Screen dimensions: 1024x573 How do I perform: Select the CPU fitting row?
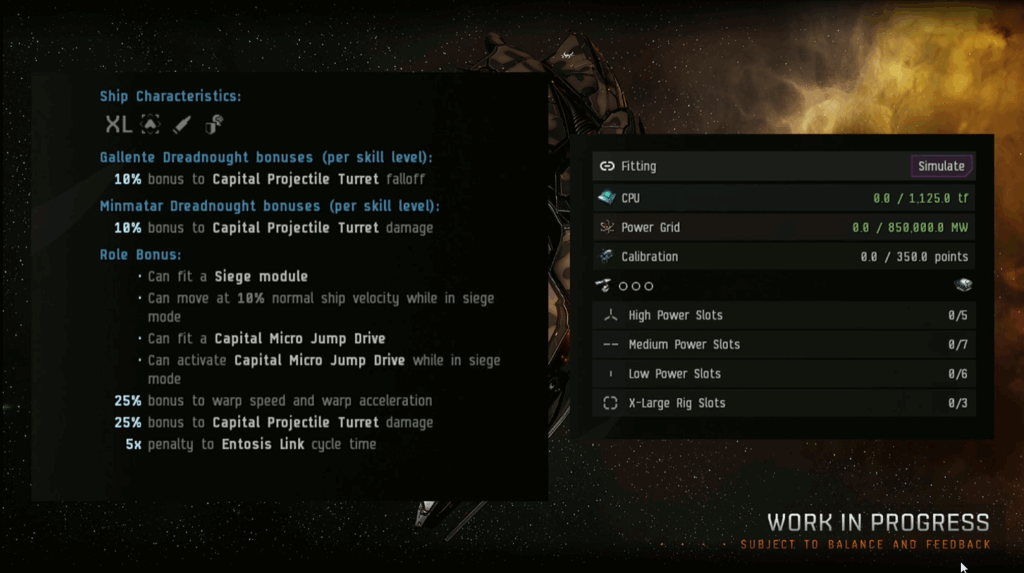[783, 198]
